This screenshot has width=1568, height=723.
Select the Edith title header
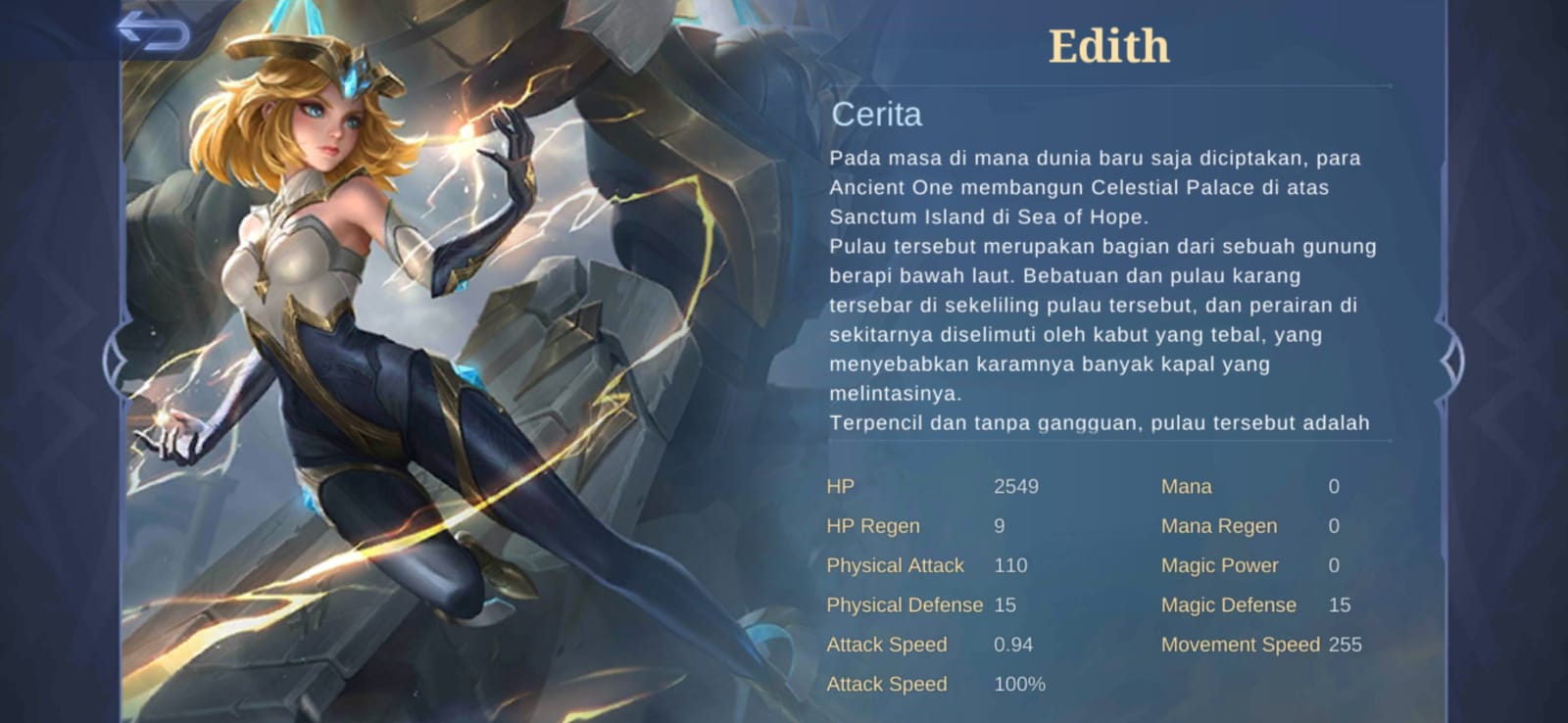[1108, 45]
